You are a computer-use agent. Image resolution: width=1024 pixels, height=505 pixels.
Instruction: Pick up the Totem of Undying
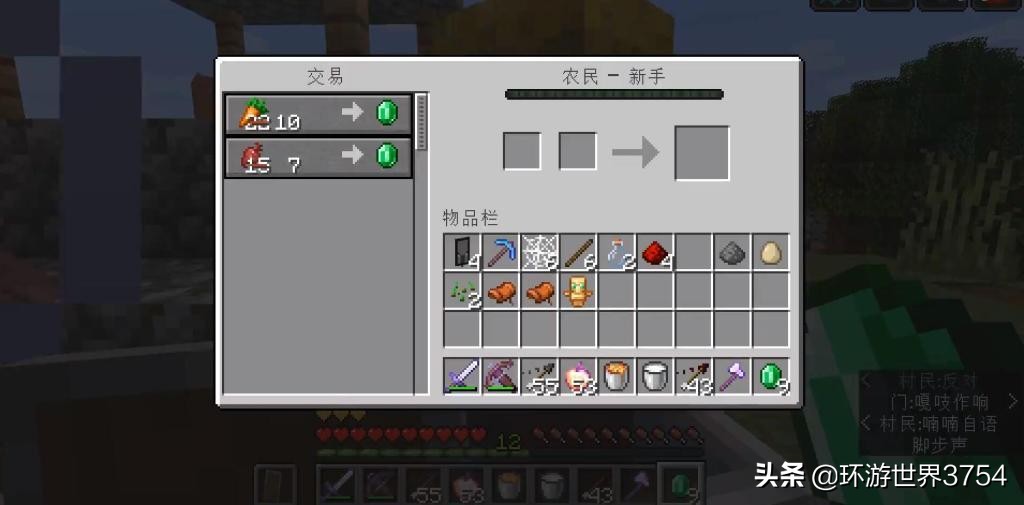coord(578,292)
